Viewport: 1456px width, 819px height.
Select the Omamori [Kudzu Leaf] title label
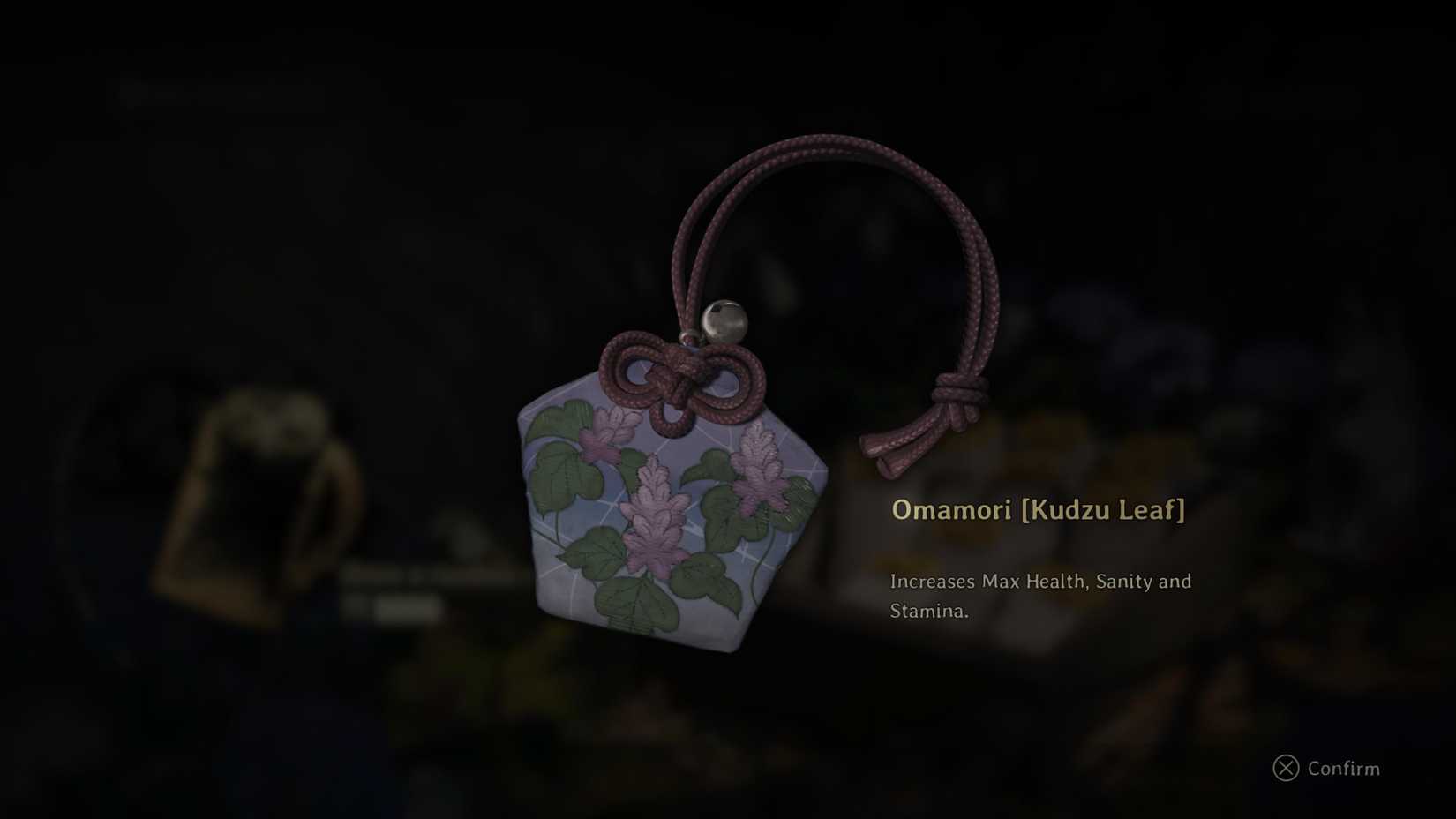(x=1038, y=510)
